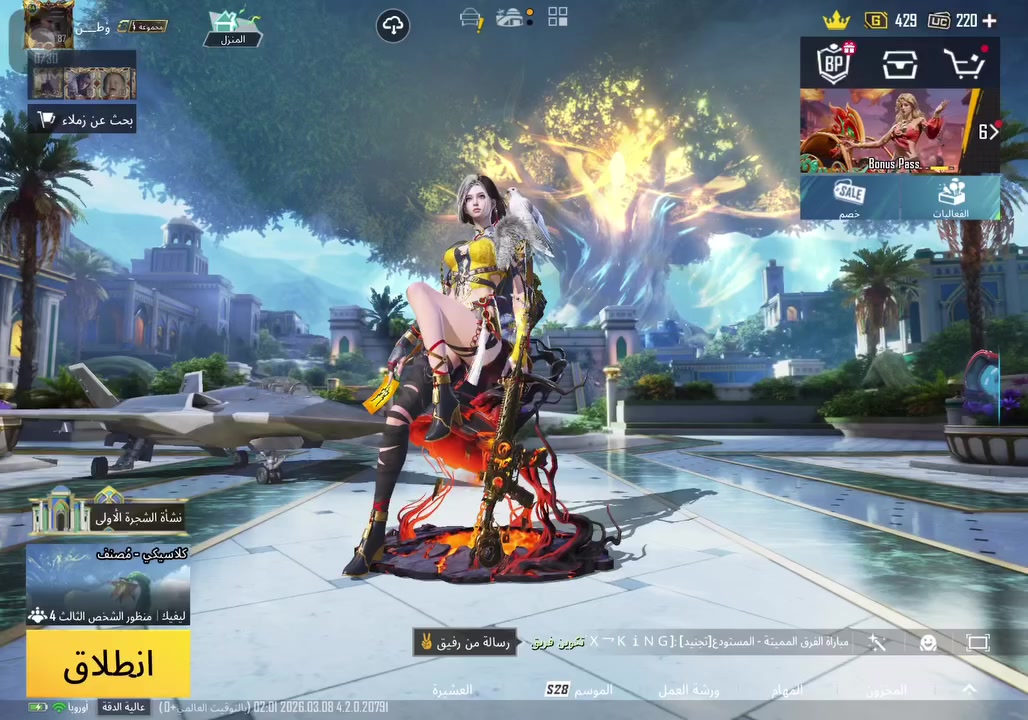1028x720 pixels.
Task: View the Bonus Pass promotional banner
Action: pyautogui.click(x=885, y=131)
